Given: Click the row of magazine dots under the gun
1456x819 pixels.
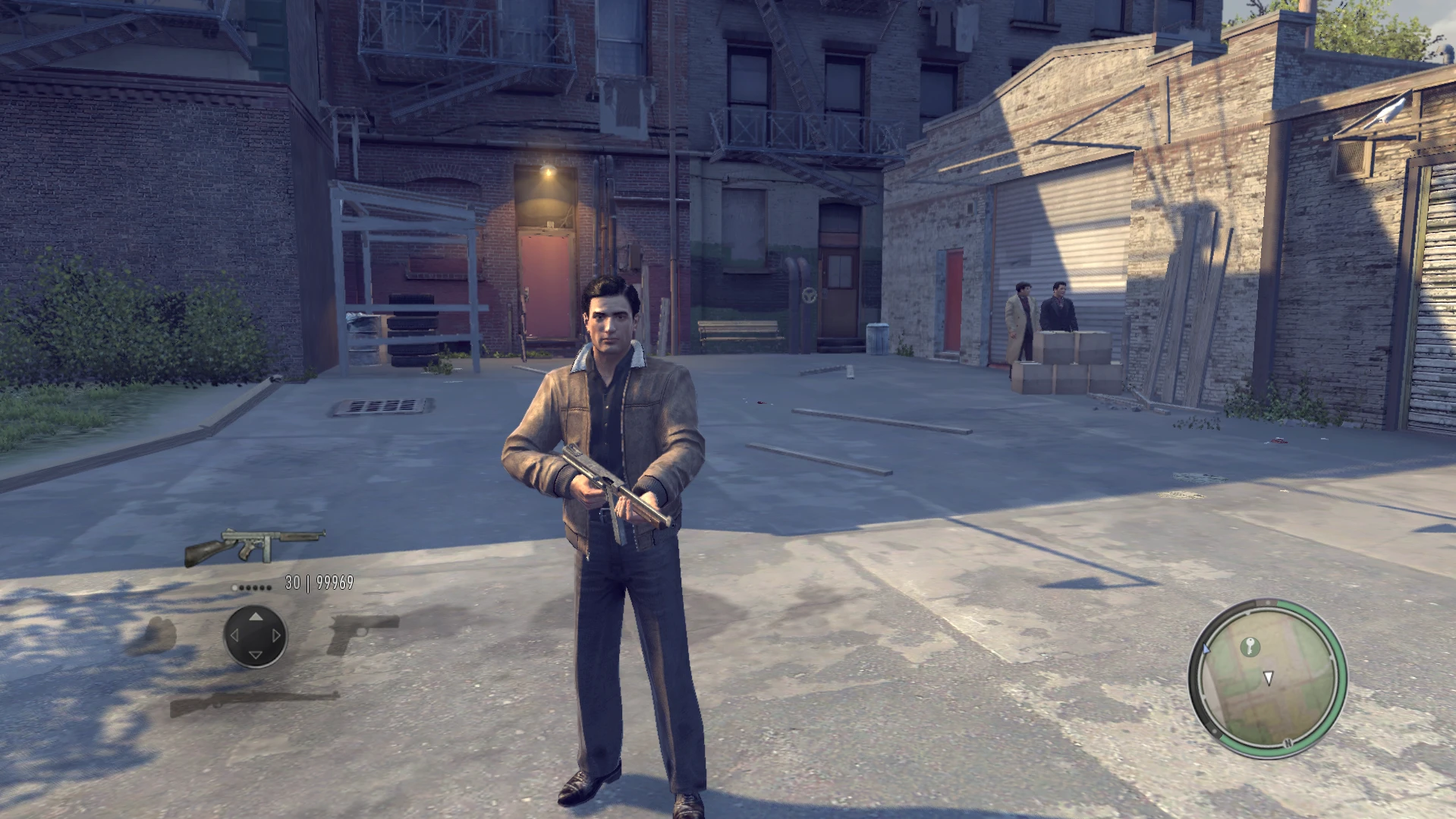Looking at the screenshot, I should point(252,587).
